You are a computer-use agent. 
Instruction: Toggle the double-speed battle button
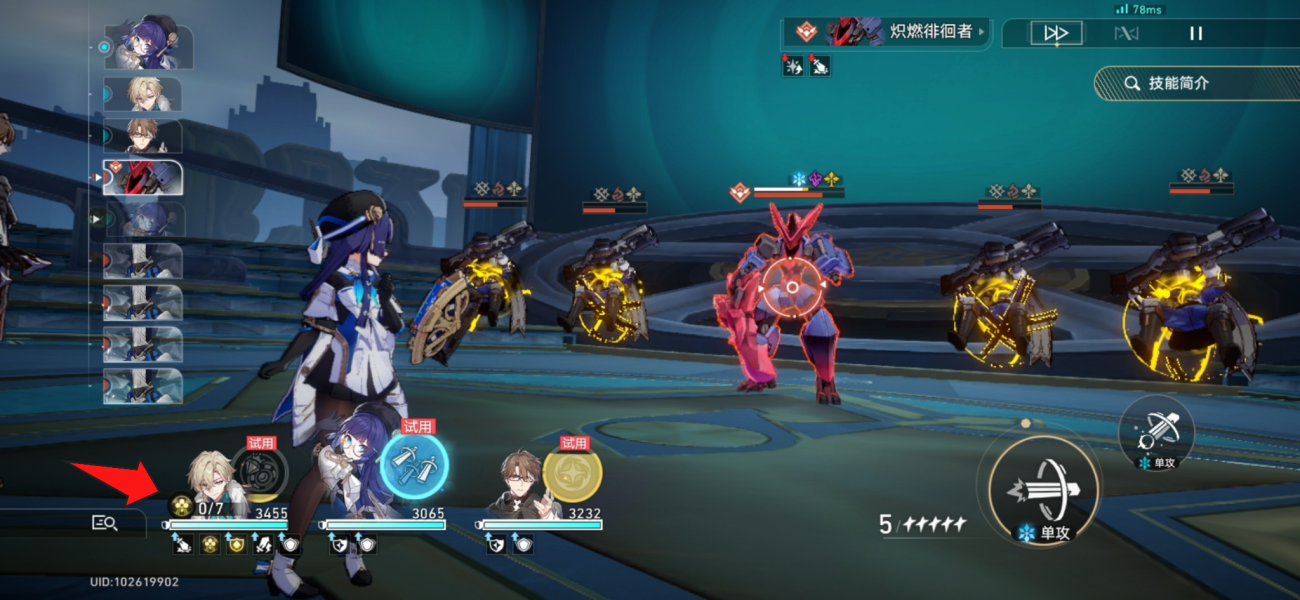click(x=1056, y=33)
